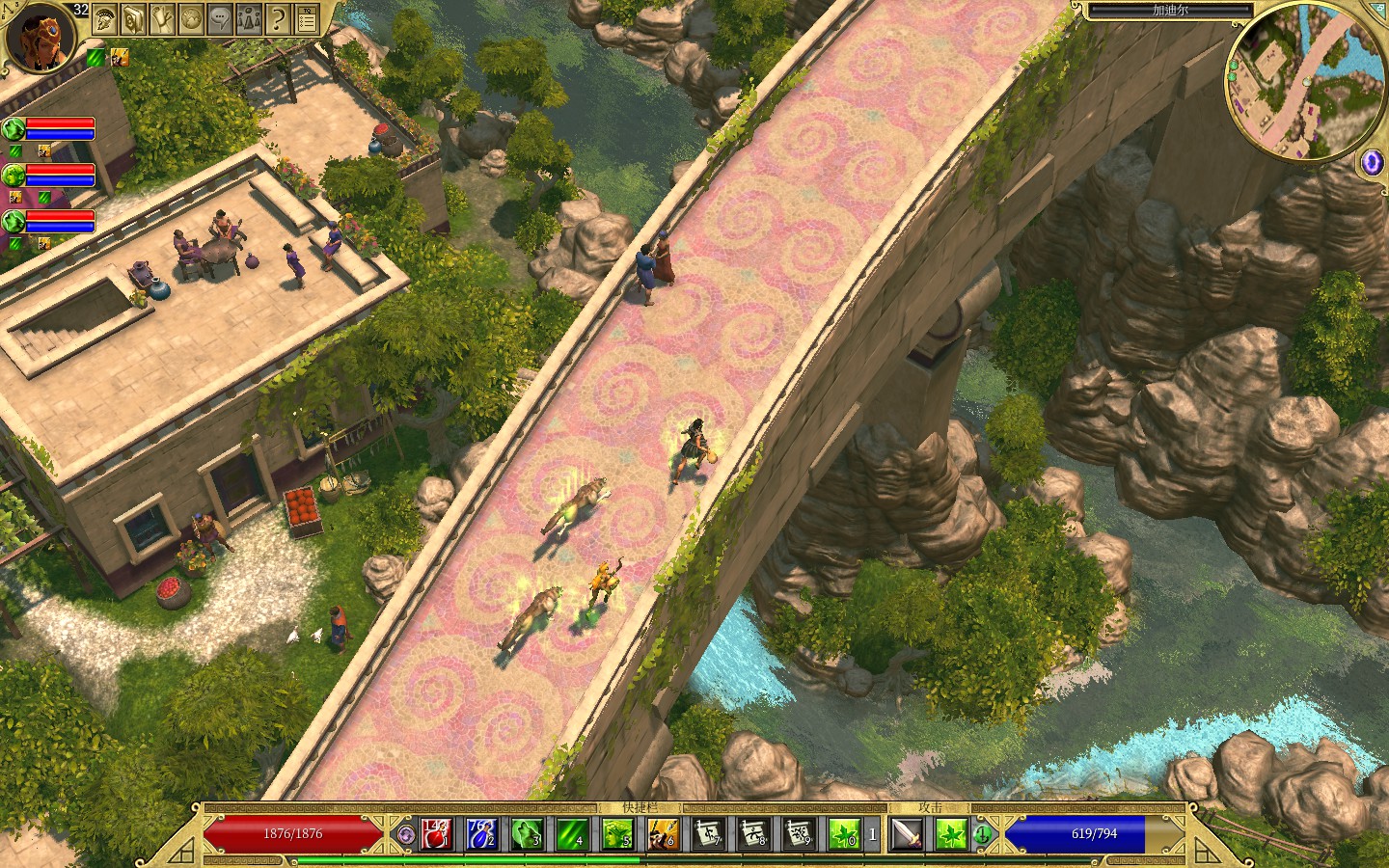The image size is (1389, 868).
Task: Open the skills book icon
Action: click(x=133, y=17)
